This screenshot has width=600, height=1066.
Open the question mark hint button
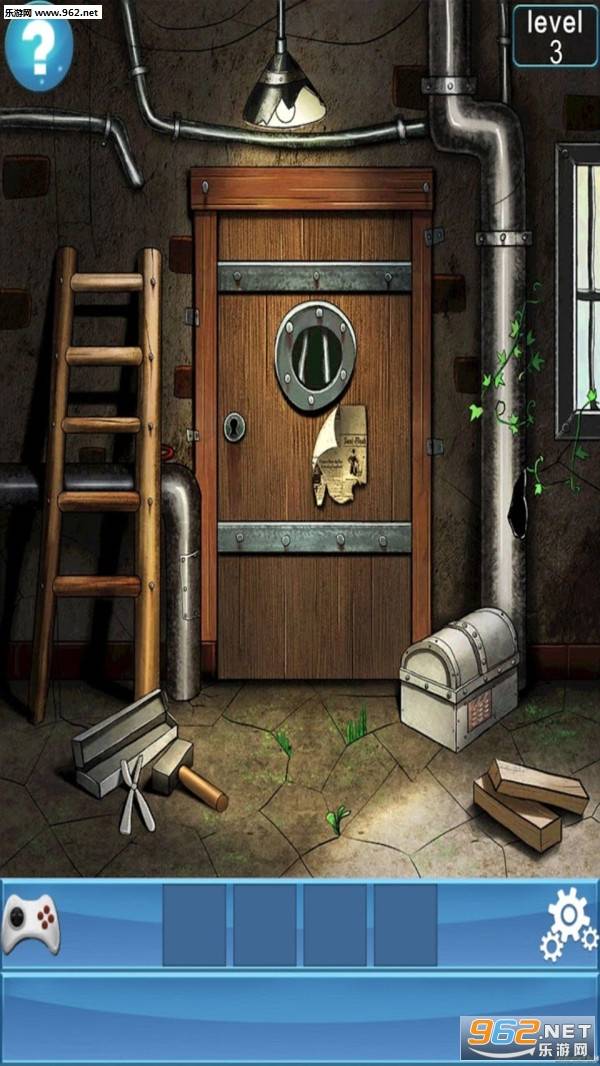(x=38, y=48)
